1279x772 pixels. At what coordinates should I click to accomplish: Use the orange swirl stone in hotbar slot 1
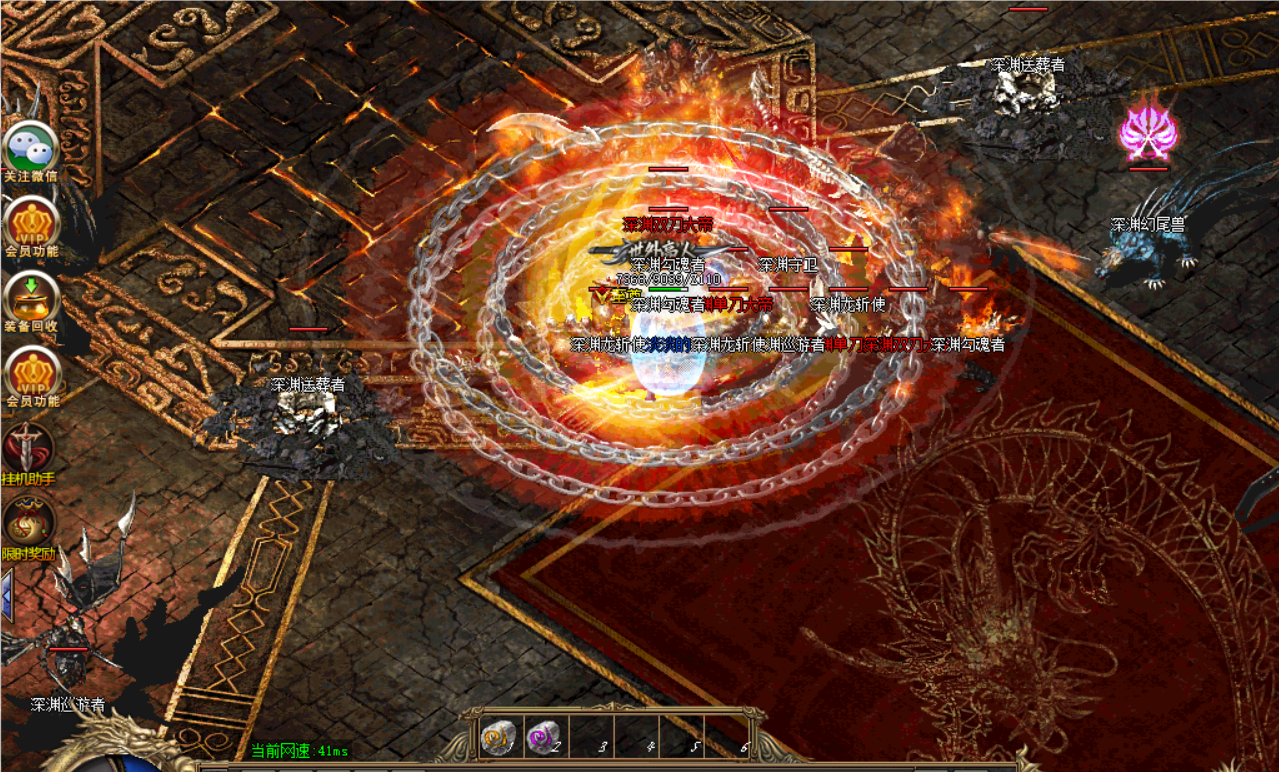pos(497,738)
